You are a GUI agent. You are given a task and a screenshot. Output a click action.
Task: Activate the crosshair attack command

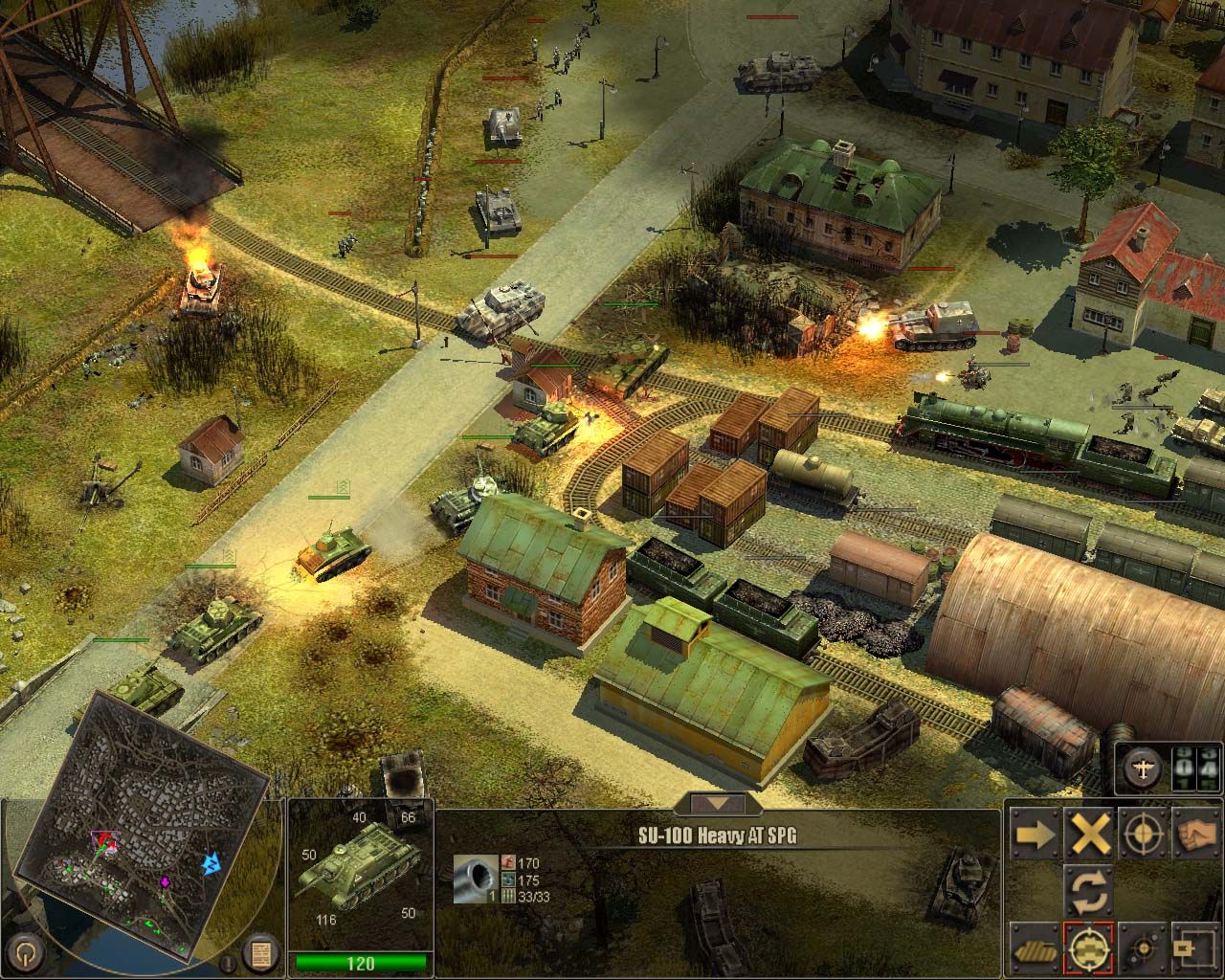pos(1142,835)
